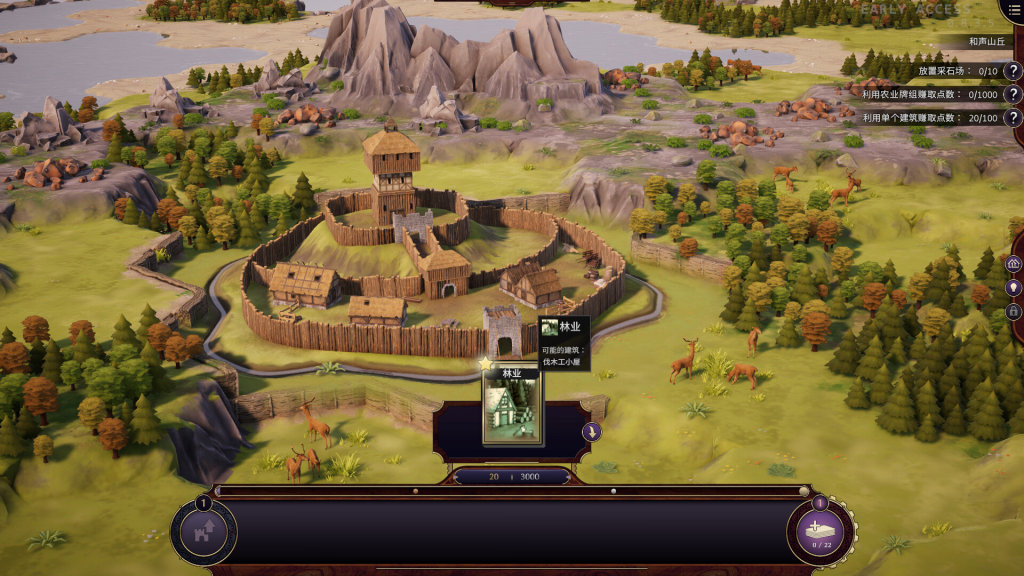
Task: Open the card pack button showing 0/22
Action: point(821,531)
